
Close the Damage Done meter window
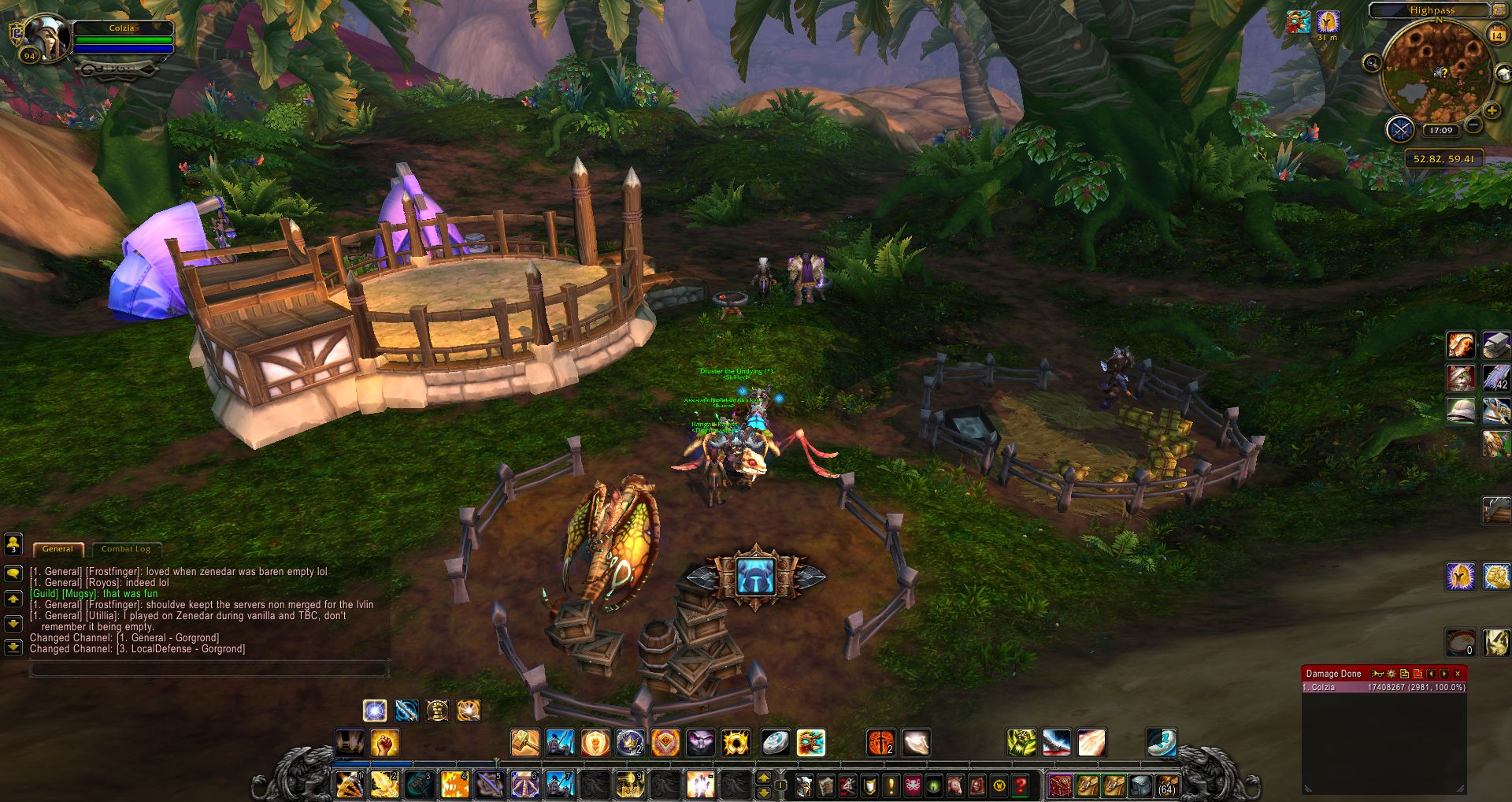1458,674
